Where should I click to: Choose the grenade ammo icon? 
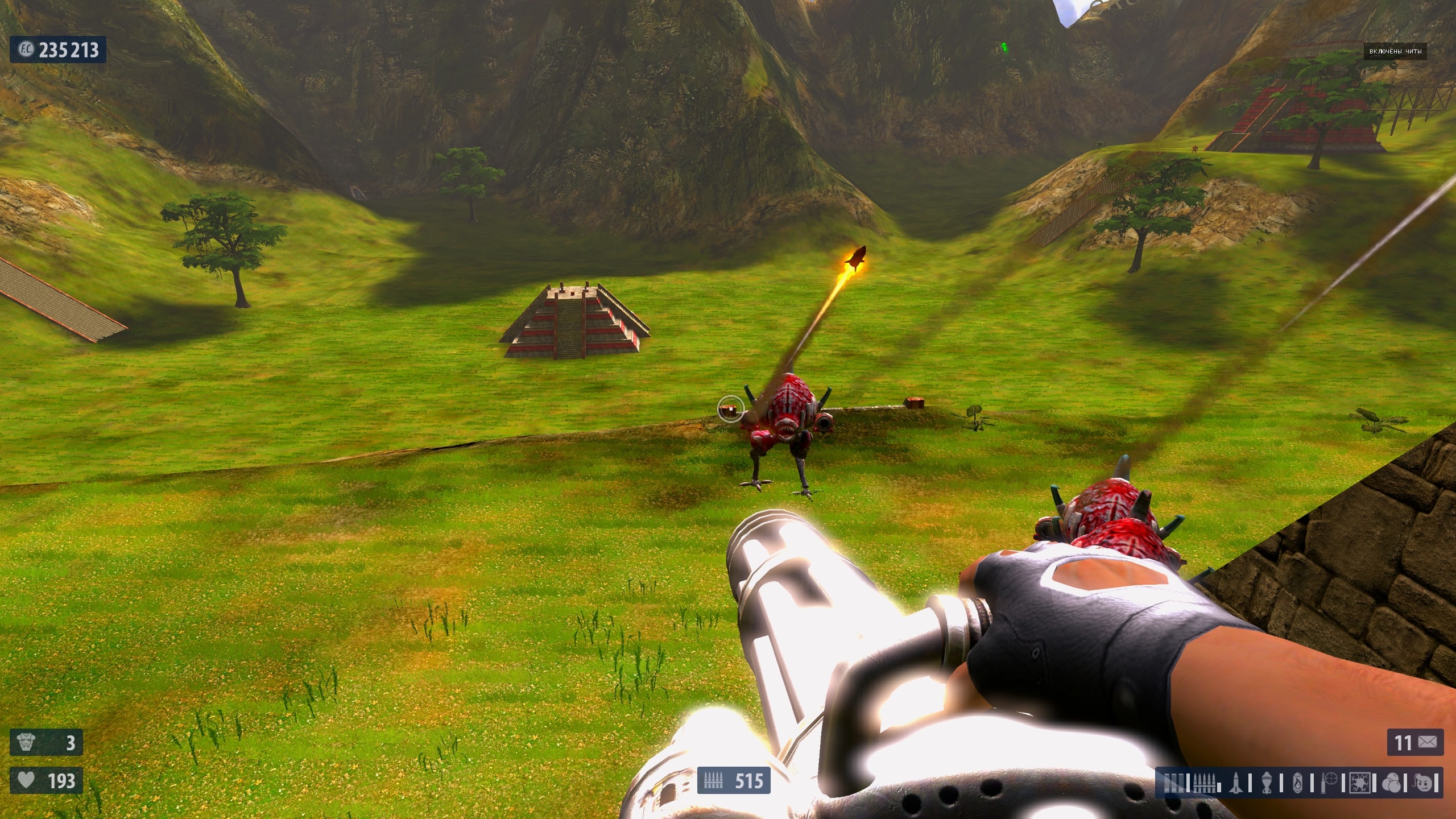point(1267,783)
